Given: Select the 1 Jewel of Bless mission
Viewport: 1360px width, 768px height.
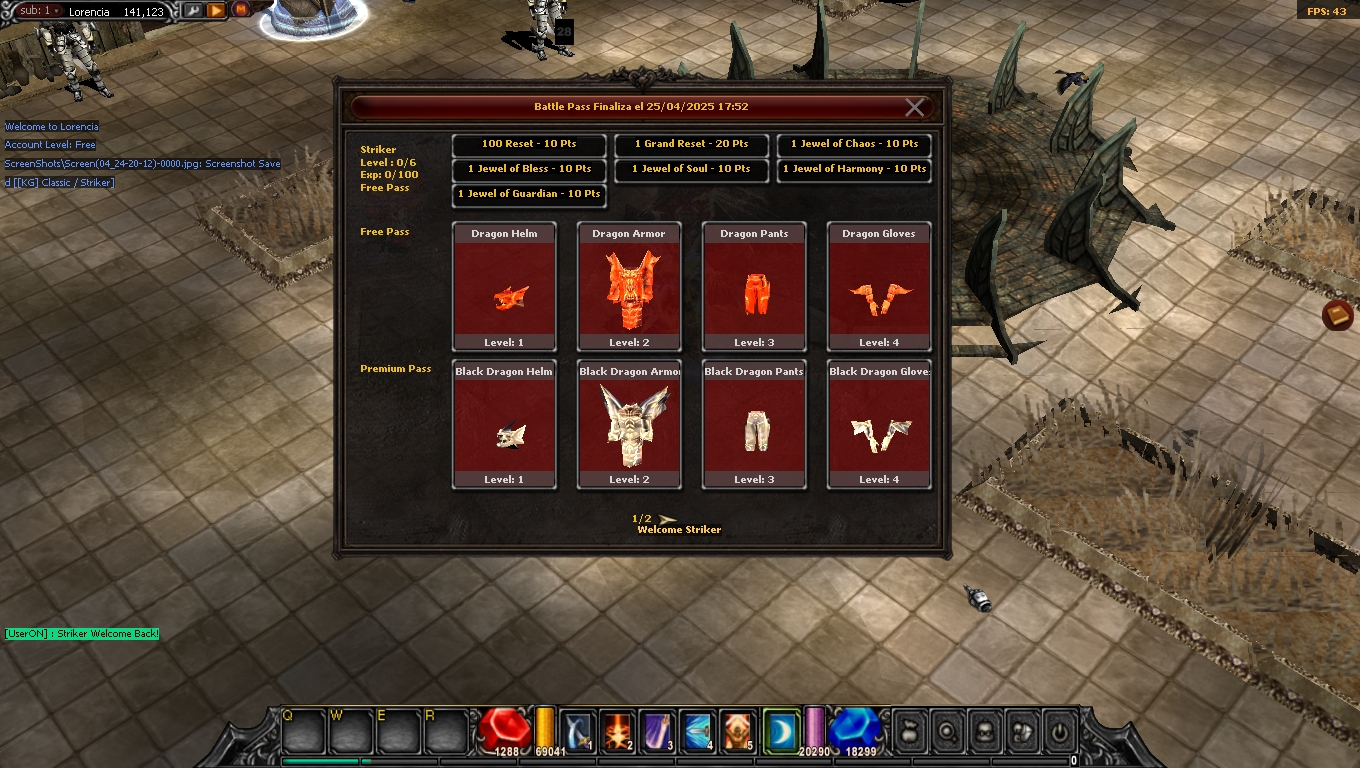Looking at the screenshot, I should [529, 169].
